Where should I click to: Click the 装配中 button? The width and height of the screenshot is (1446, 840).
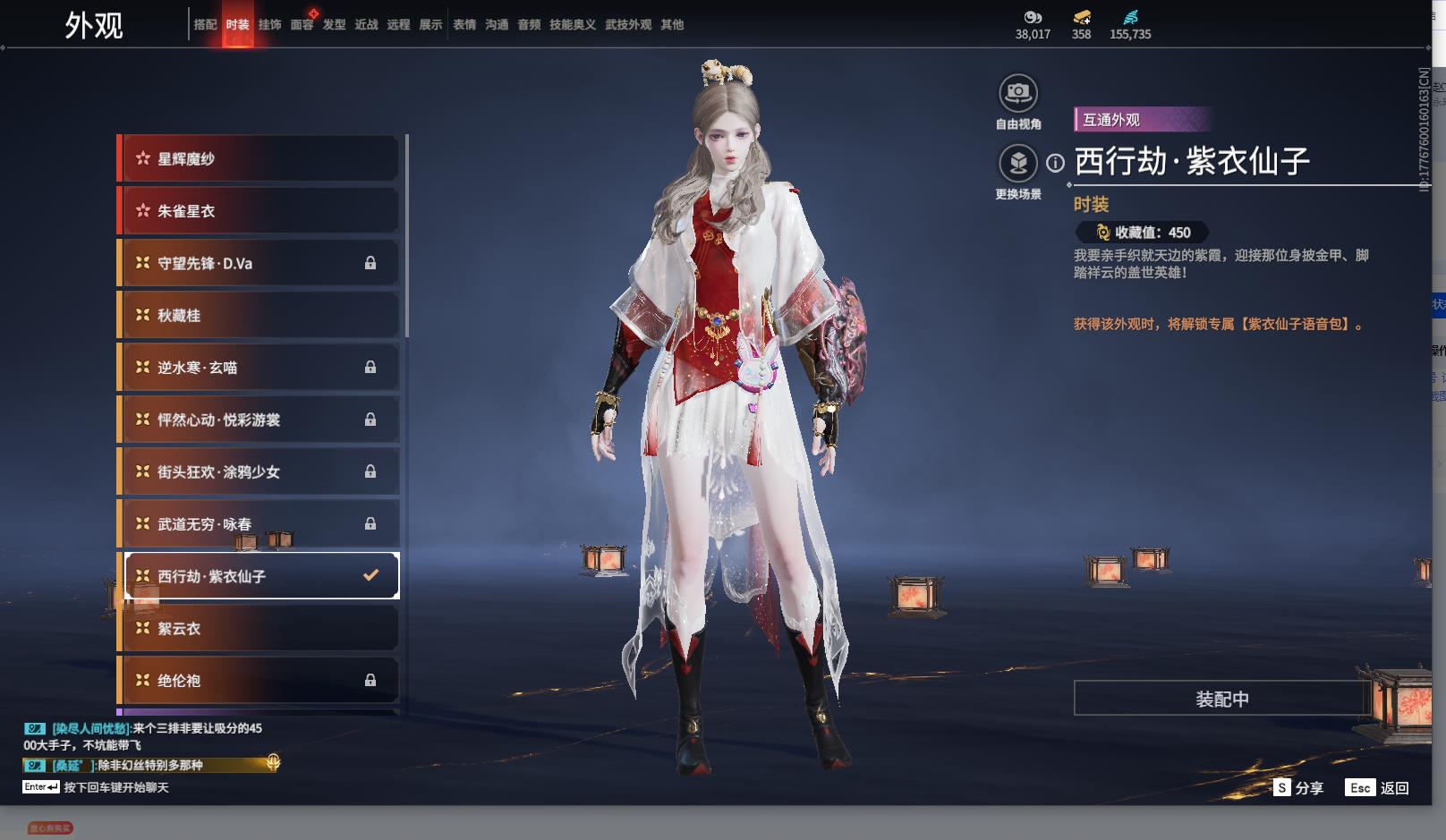(x=1221, y=699)
